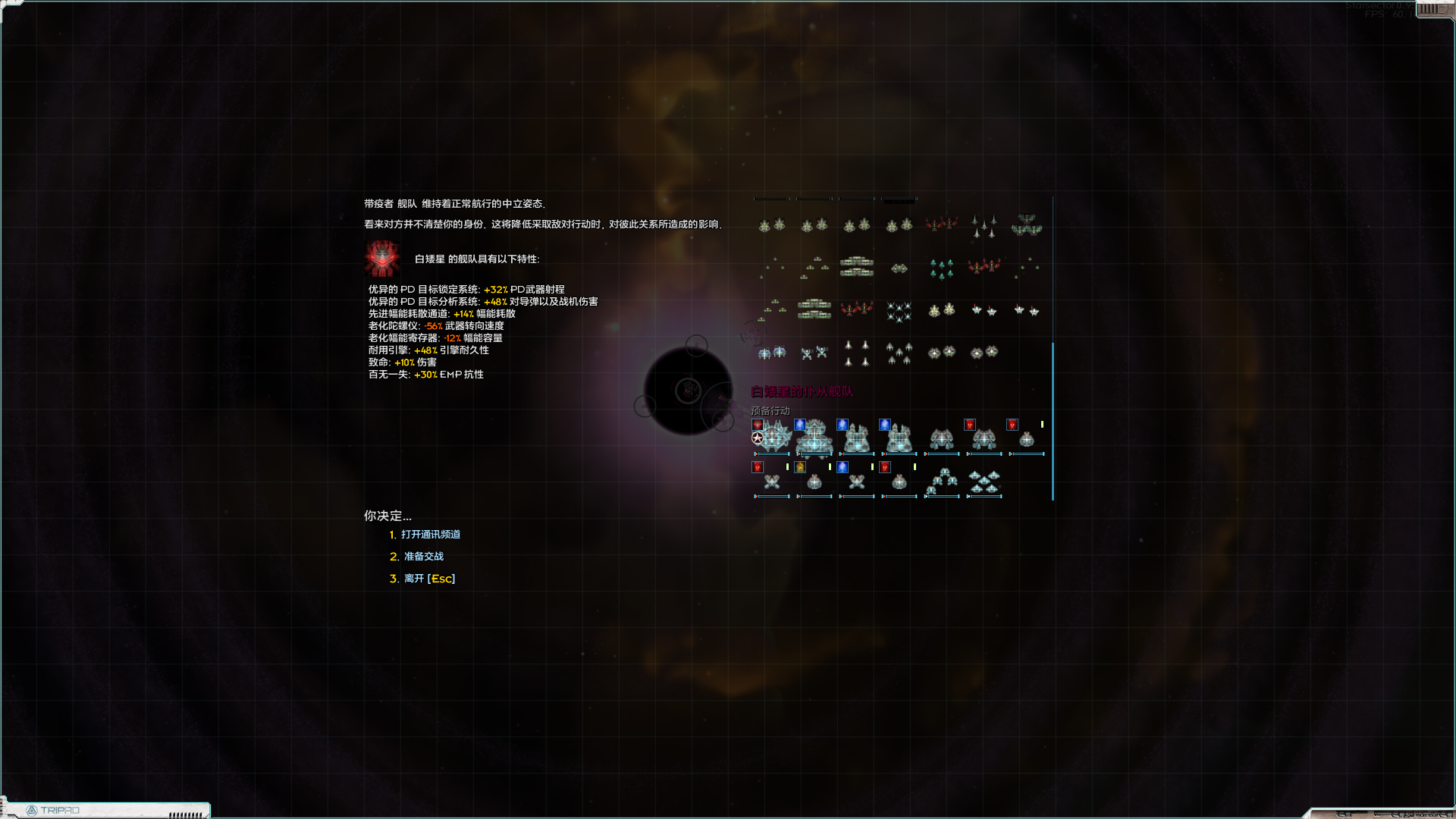This screenshot has width=1456, height=819.
Task: Click a blue officer portrait icon
Action: click(802, 425)
